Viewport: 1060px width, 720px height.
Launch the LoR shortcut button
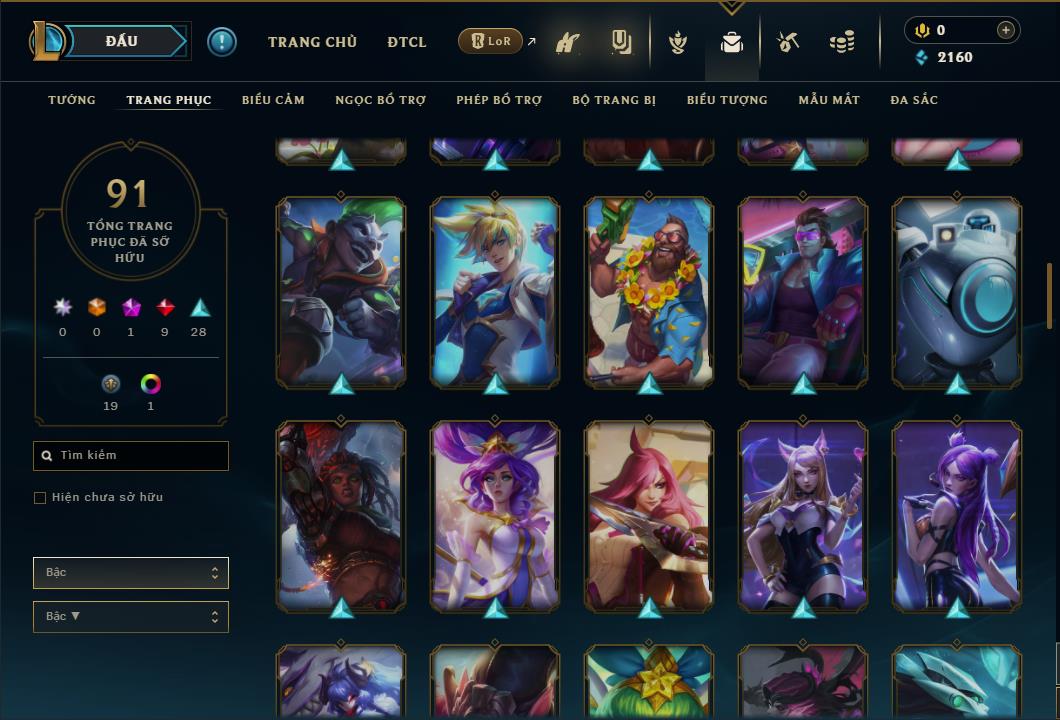point(490,42)
